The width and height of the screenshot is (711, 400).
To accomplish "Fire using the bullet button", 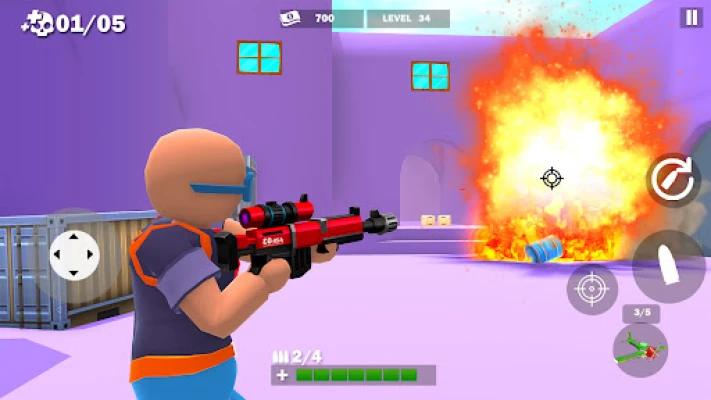I will pos(668,266).
